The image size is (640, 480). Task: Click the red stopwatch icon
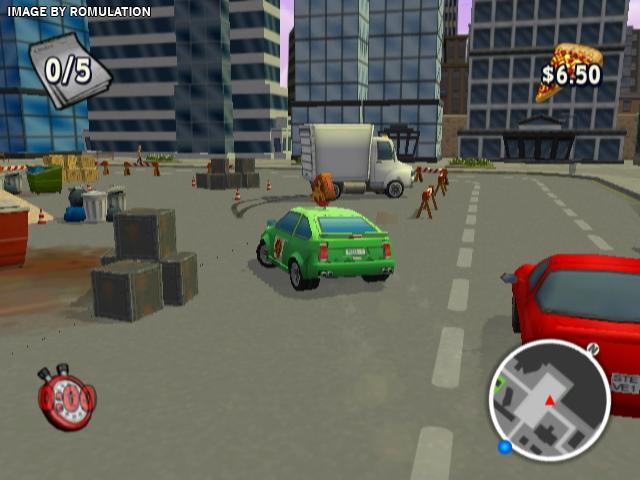click(66, 397)
